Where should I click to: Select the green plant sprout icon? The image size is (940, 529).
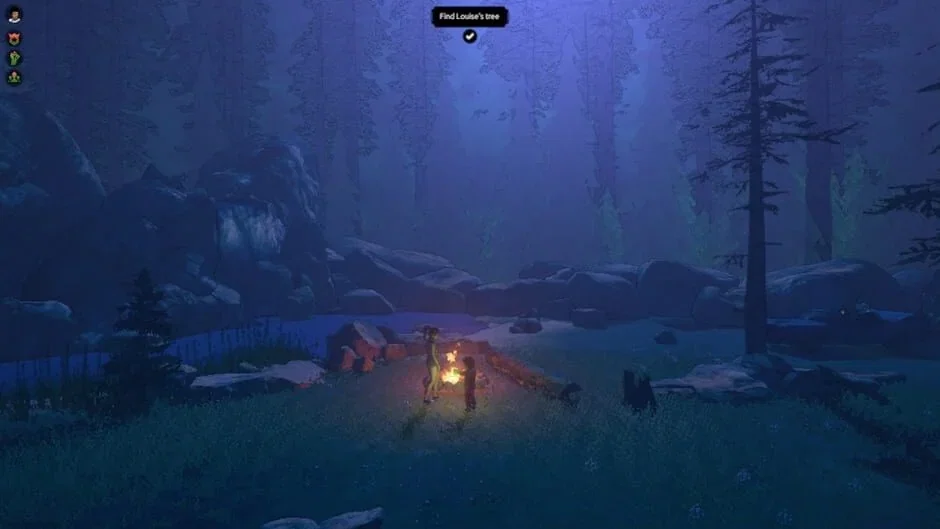point(14,58)
